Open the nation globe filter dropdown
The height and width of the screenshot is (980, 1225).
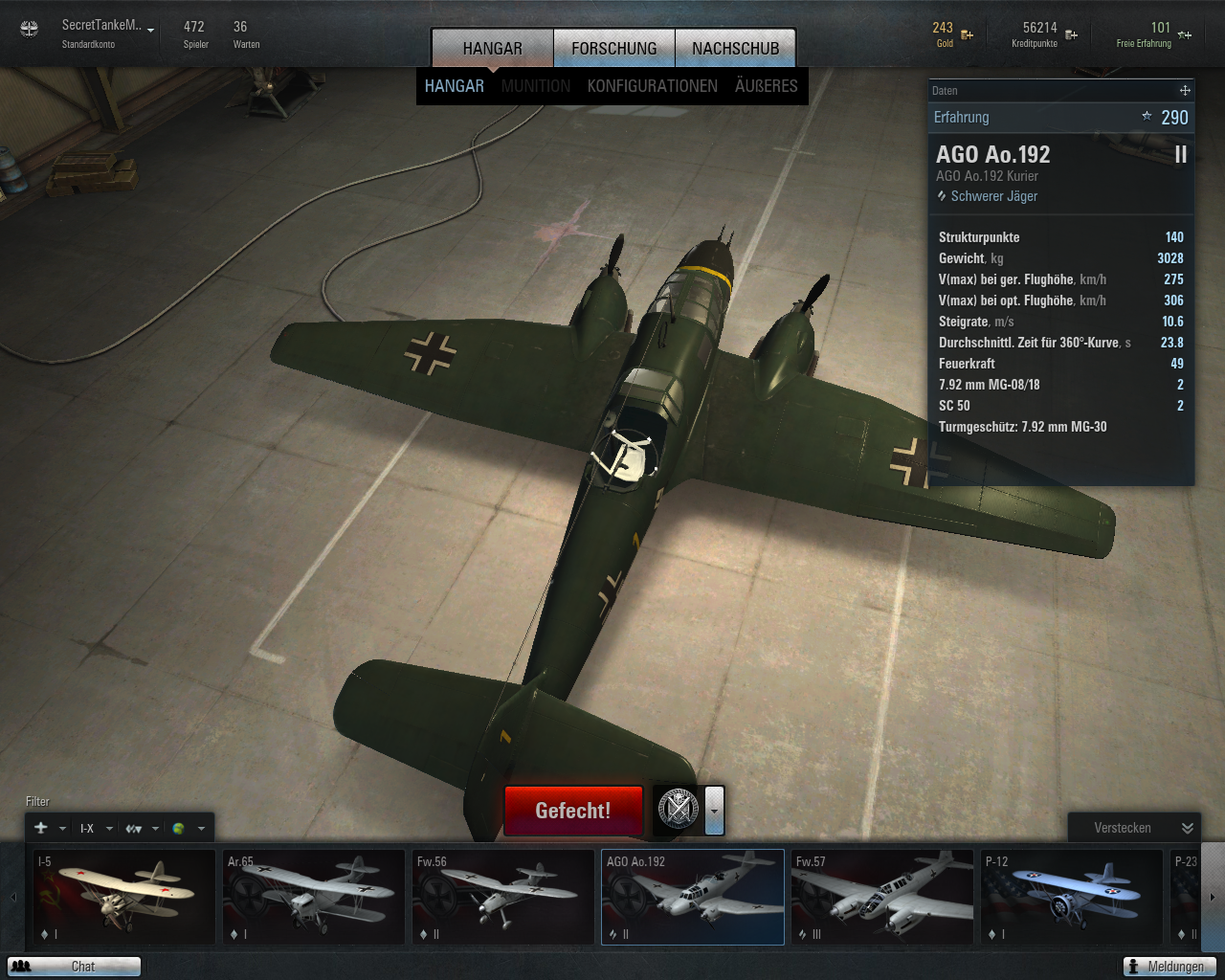pyautogui.click(x=188, y=829)
